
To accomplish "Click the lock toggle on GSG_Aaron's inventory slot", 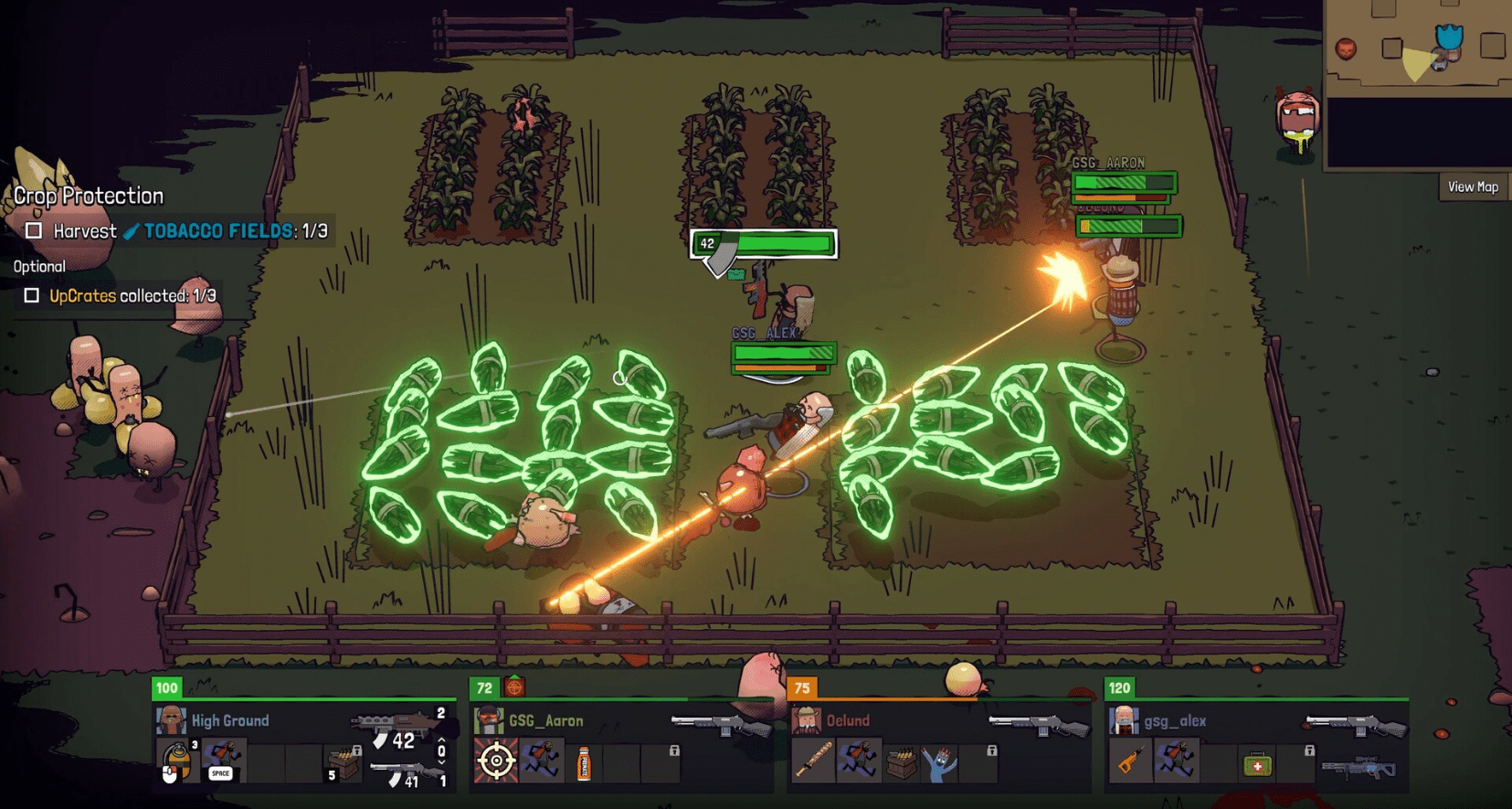I will [x=673, y=752].
